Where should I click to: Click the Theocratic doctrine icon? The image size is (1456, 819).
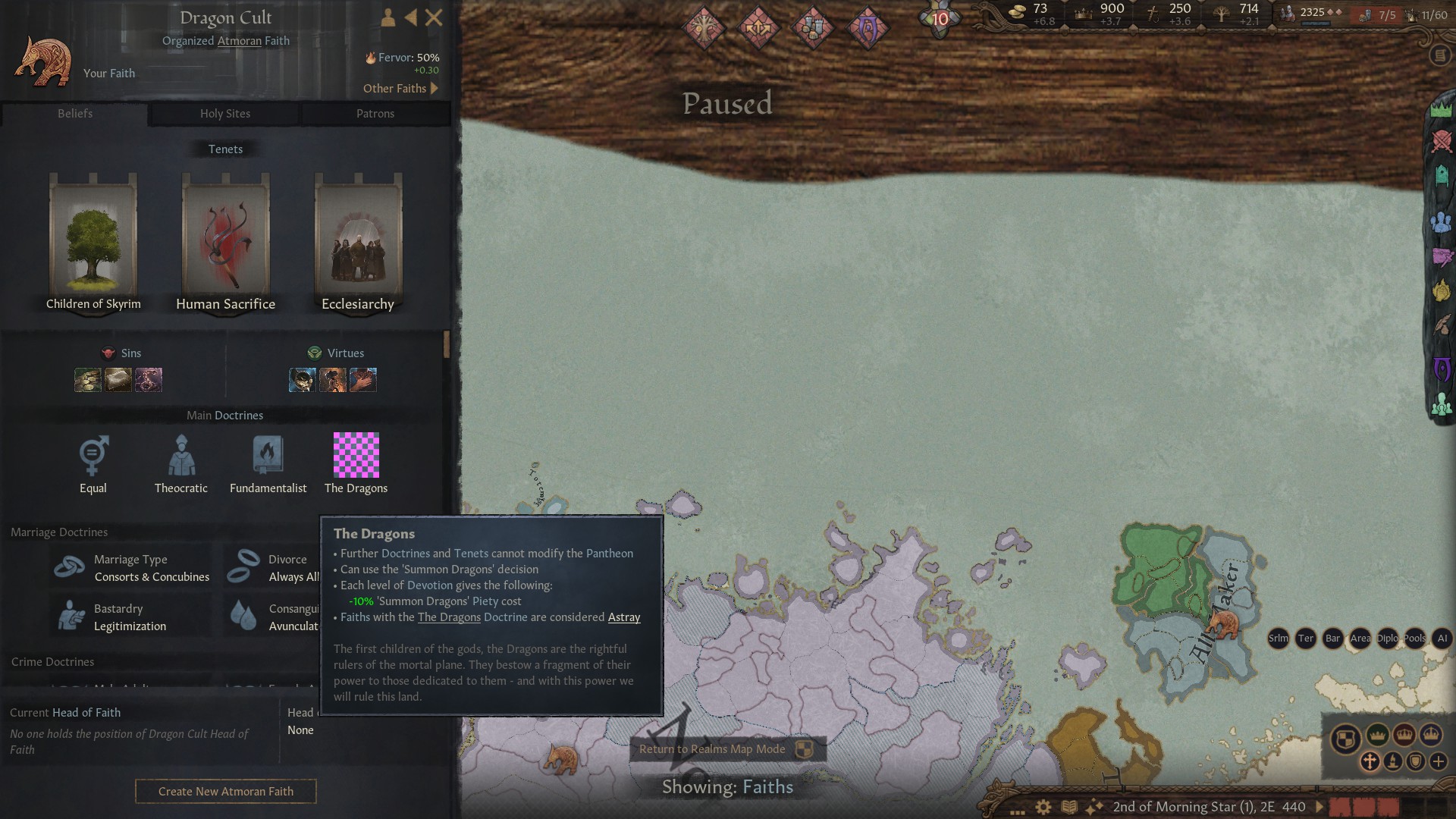[x=180, y=455]
